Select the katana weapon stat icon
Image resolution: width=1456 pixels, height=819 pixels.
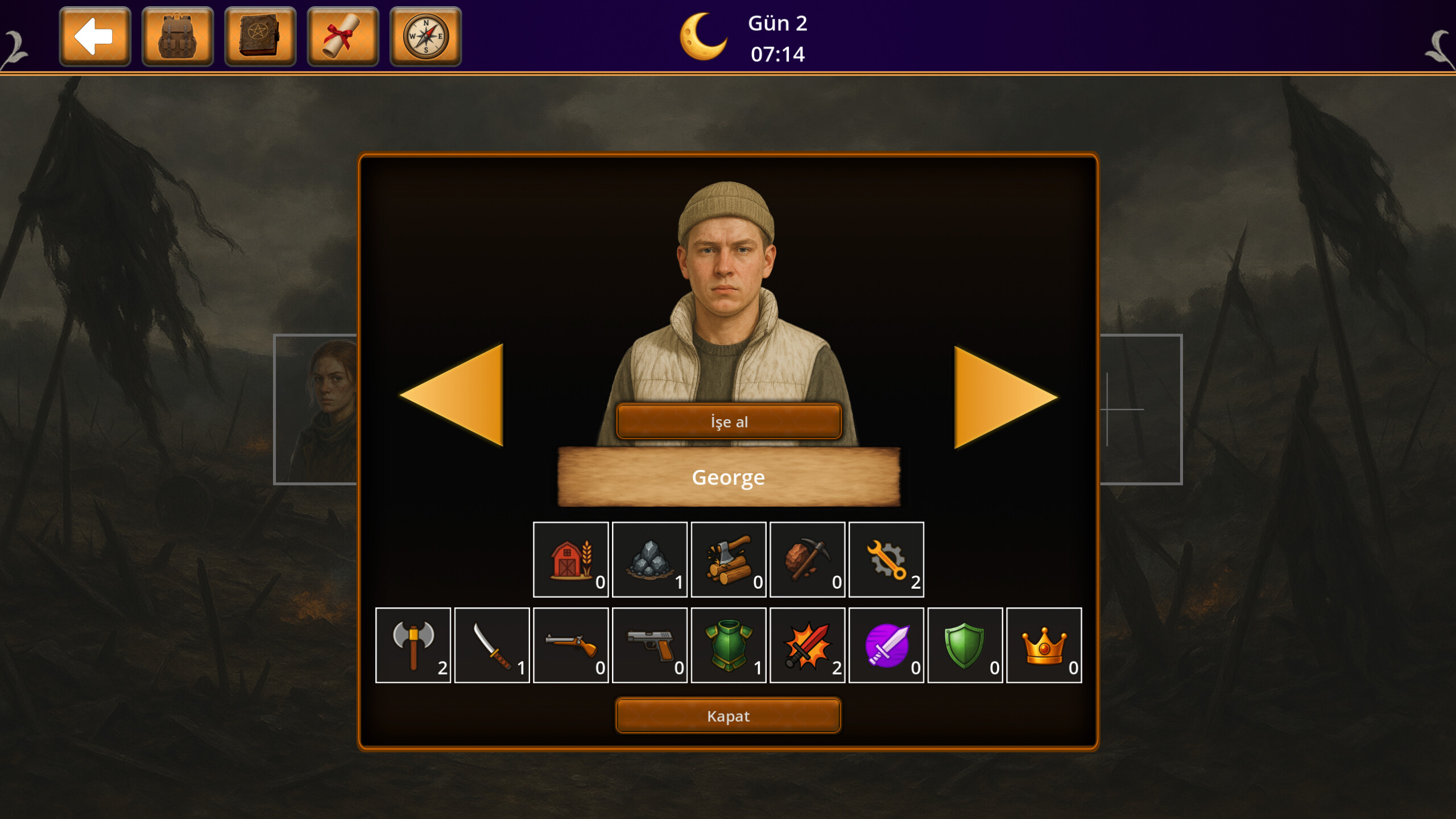(x=492, y=646)
